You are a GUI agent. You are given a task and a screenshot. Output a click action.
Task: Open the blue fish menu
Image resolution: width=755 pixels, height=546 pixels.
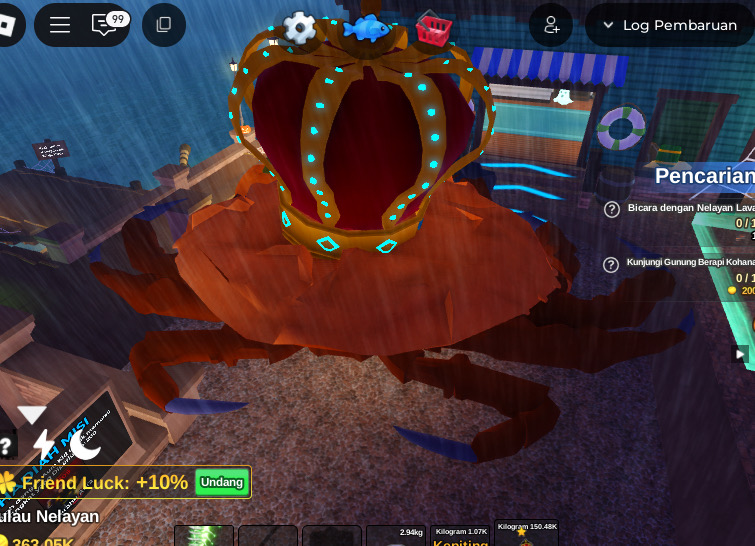pyautogui.click(x=365, y=28)
